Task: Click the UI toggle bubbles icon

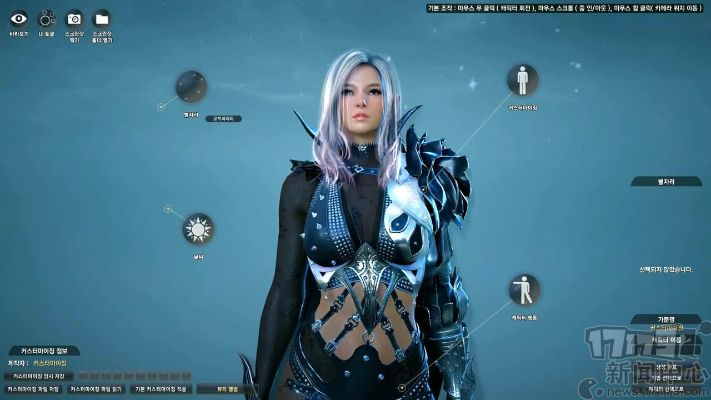Action: click(46, 18)
